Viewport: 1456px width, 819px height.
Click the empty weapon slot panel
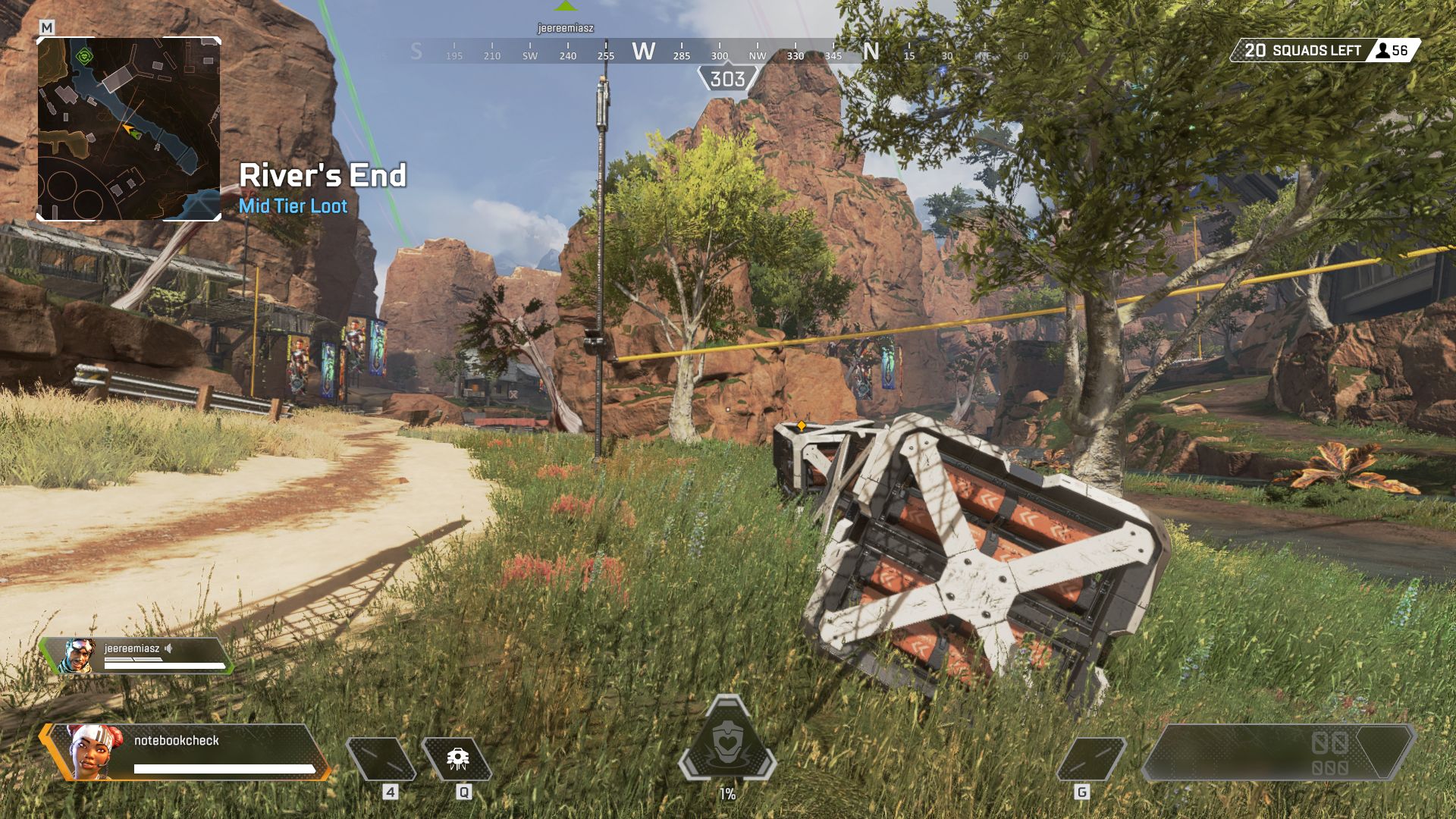pos(1278,752)
